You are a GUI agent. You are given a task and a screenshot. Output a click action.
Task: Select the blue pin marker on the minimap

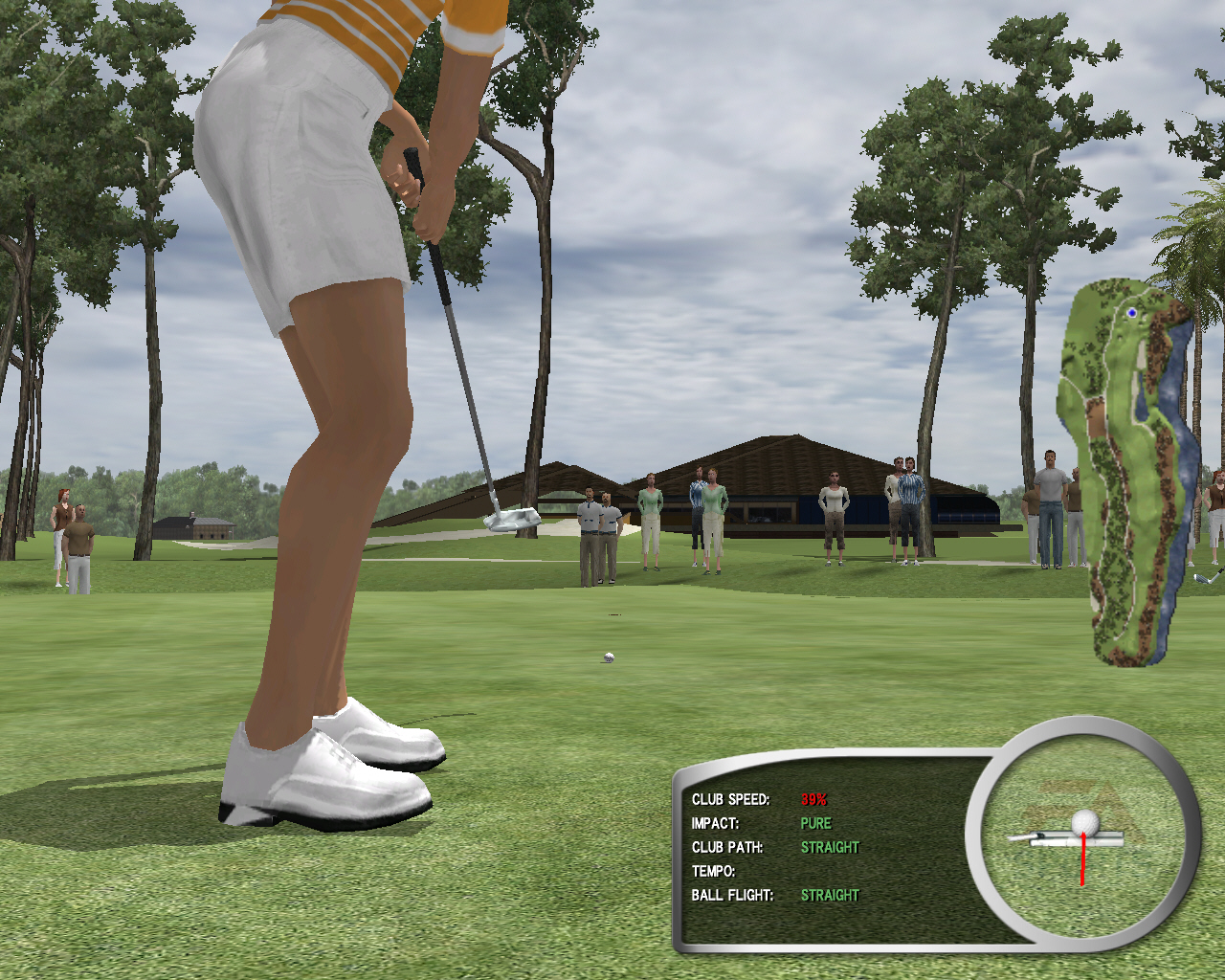point(1132,313)
